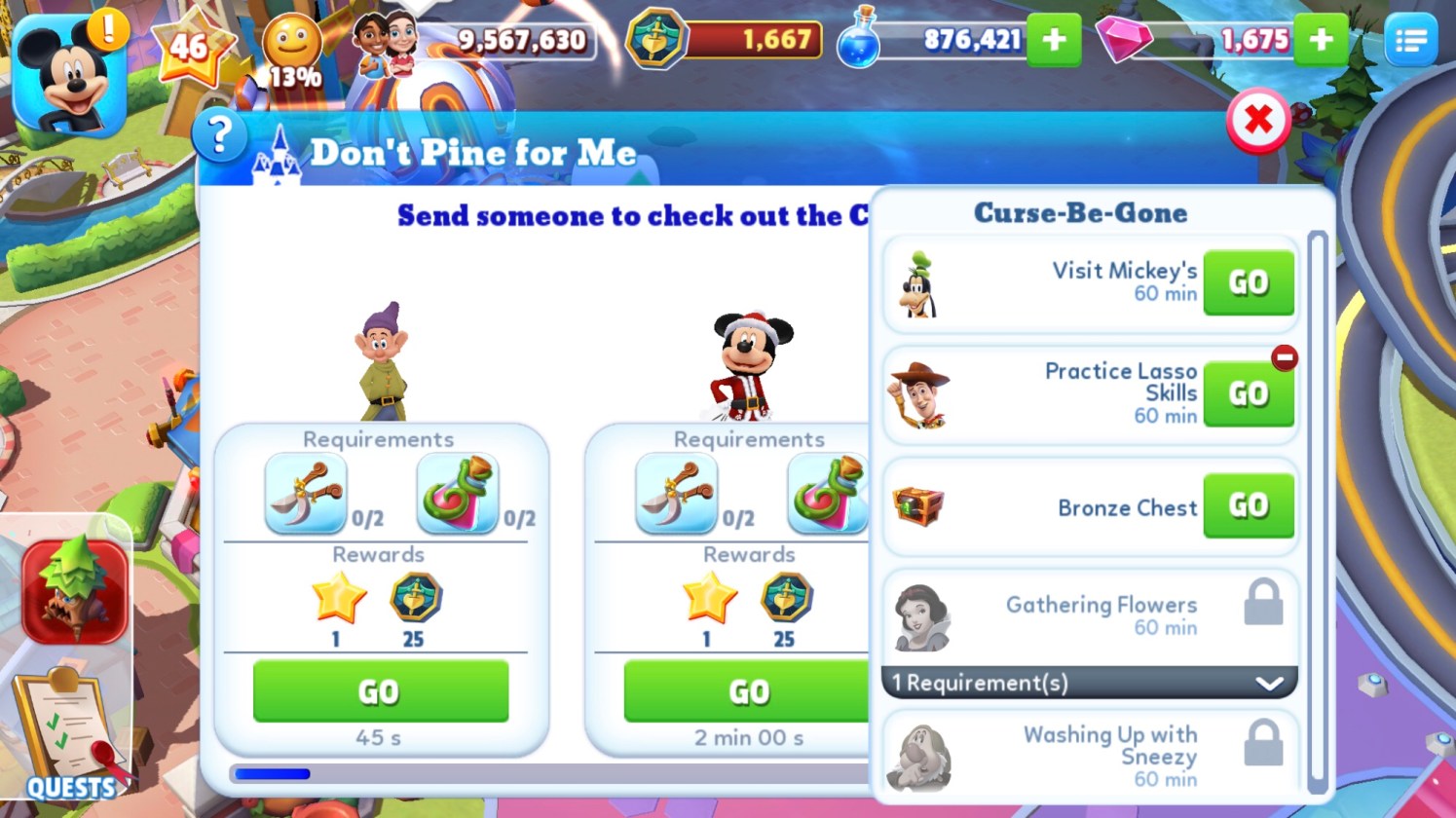Select the level 46 star icon
This screenshot has height=818, width=1456.
tap(191, 47)
